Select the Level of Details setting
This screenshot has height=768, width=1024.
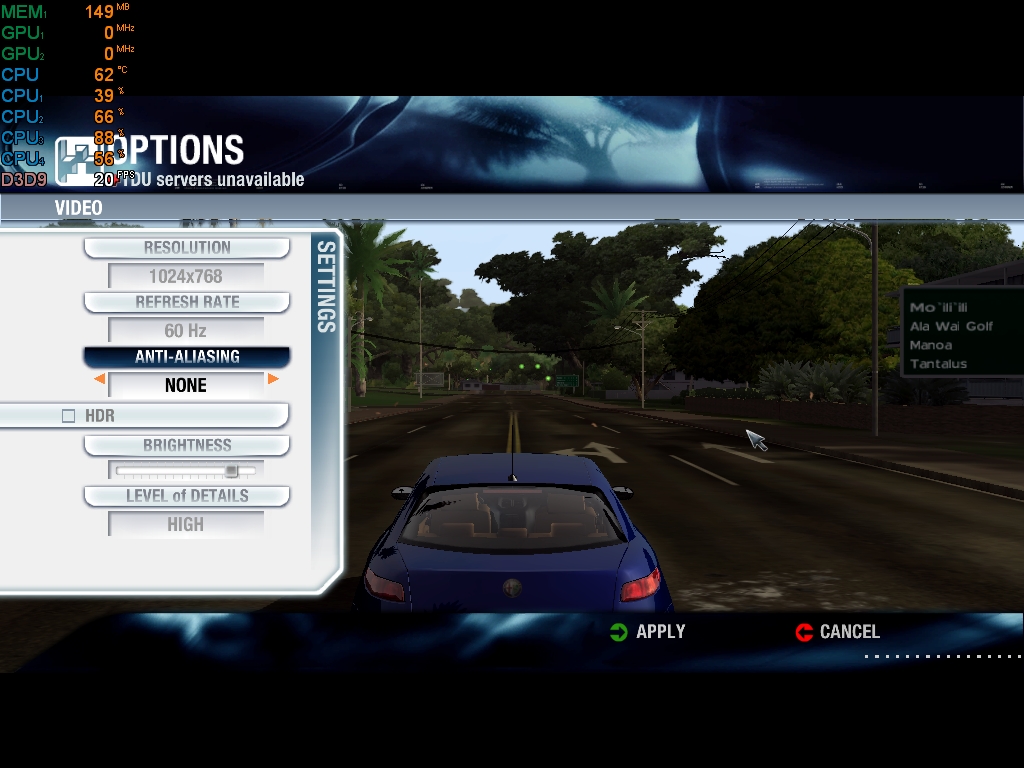pyautogui.click(x=187, y=496)
